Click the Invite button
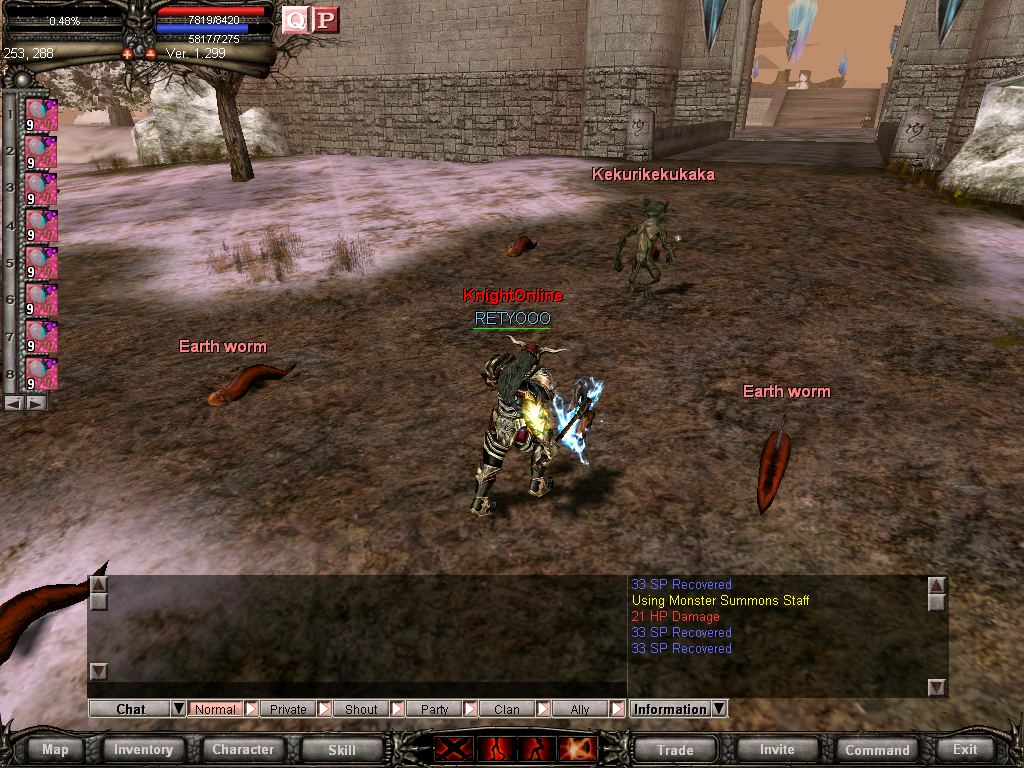Image resolution: width=1024 pixels, height=768 pixels. [777, 749]
